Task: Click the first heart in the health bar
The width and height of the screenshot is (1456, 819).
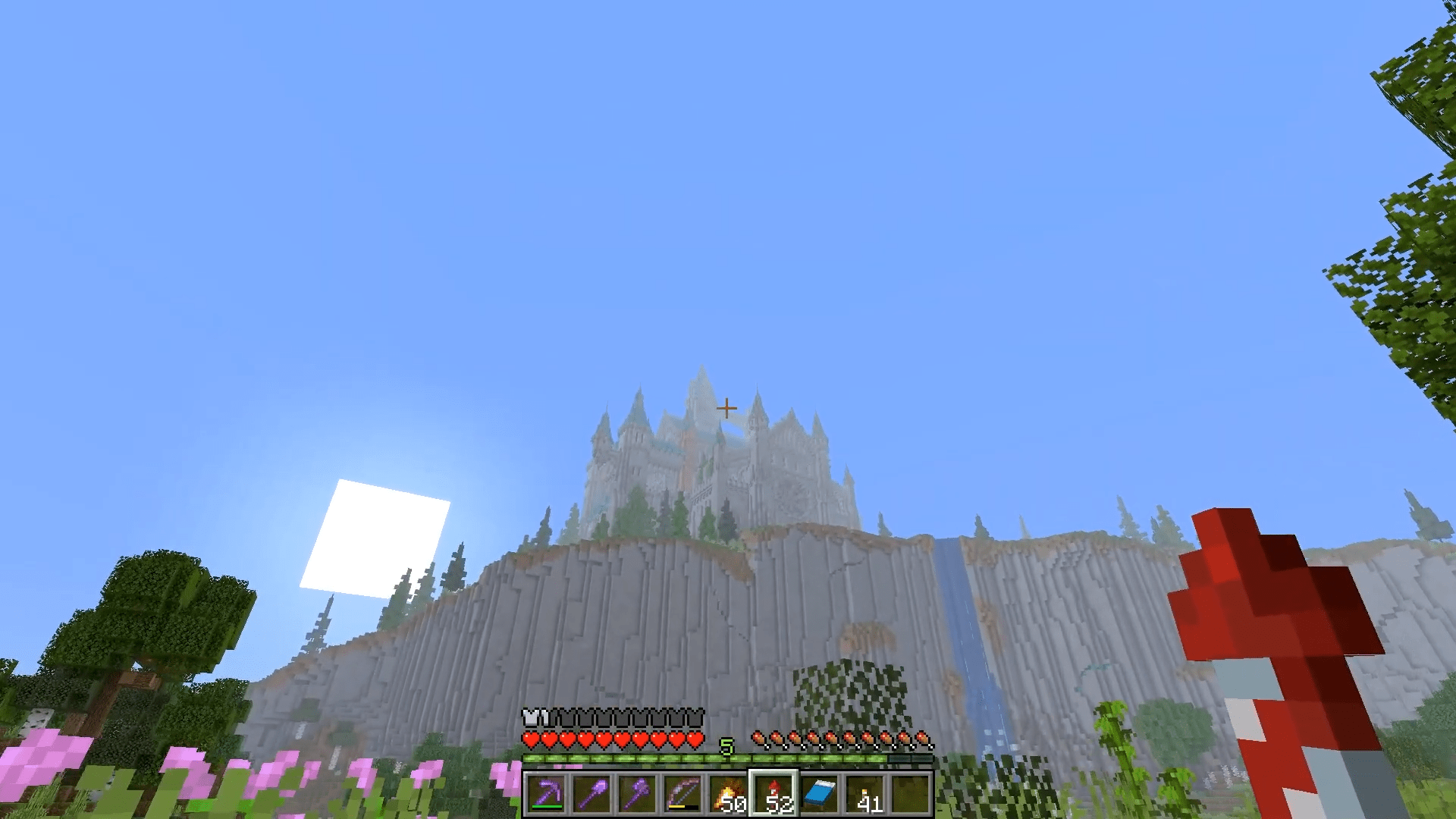Action: point(531,740)
